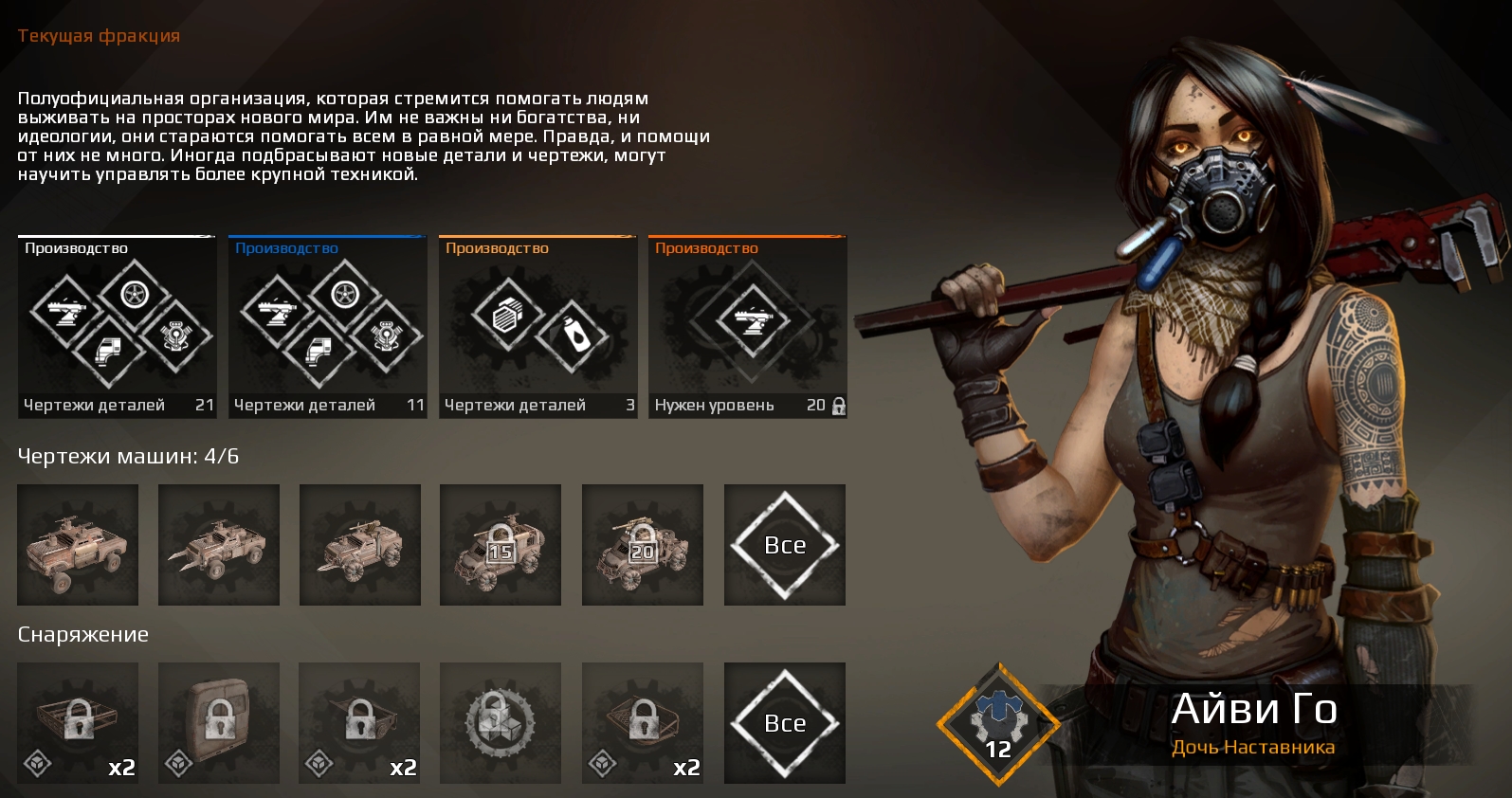This screenshot has height=798, width=1512.
Task: Open the orange Производство panel with 3 blueprints
Action: 537,326
